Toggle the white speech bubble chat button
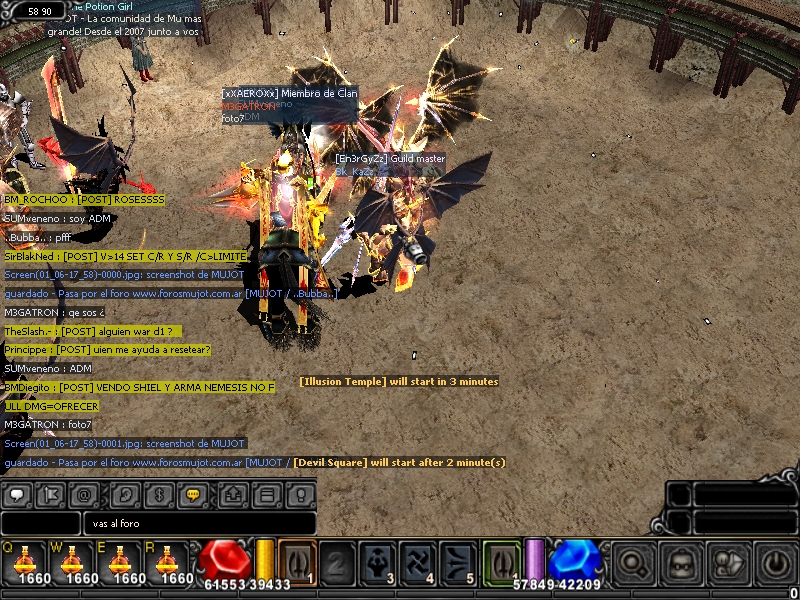 (x=18, y=494)
